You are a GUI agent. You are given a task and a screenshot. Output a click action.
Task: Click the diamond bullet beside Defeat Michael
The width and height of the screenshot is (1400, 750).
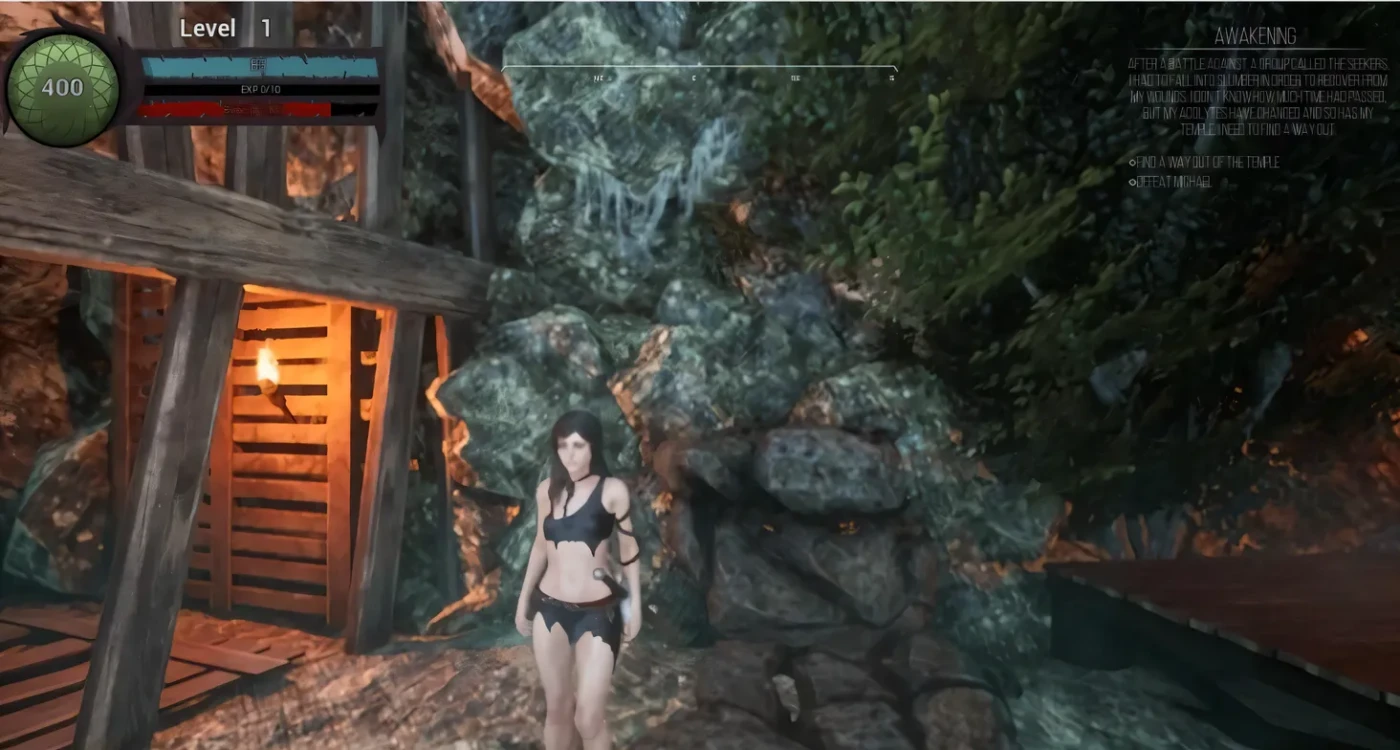[x=1133, y=182]
